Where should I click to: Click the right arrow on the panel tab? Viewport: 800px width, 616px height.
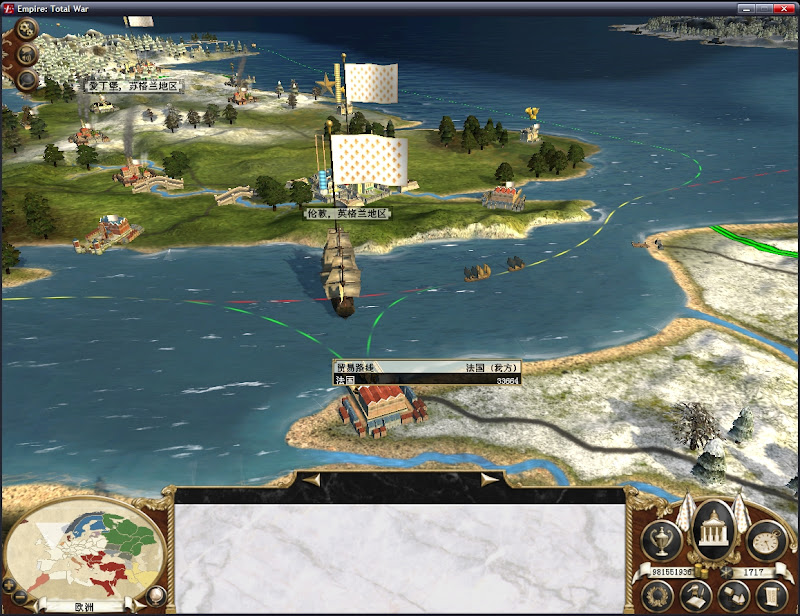[x=489, y=480]
